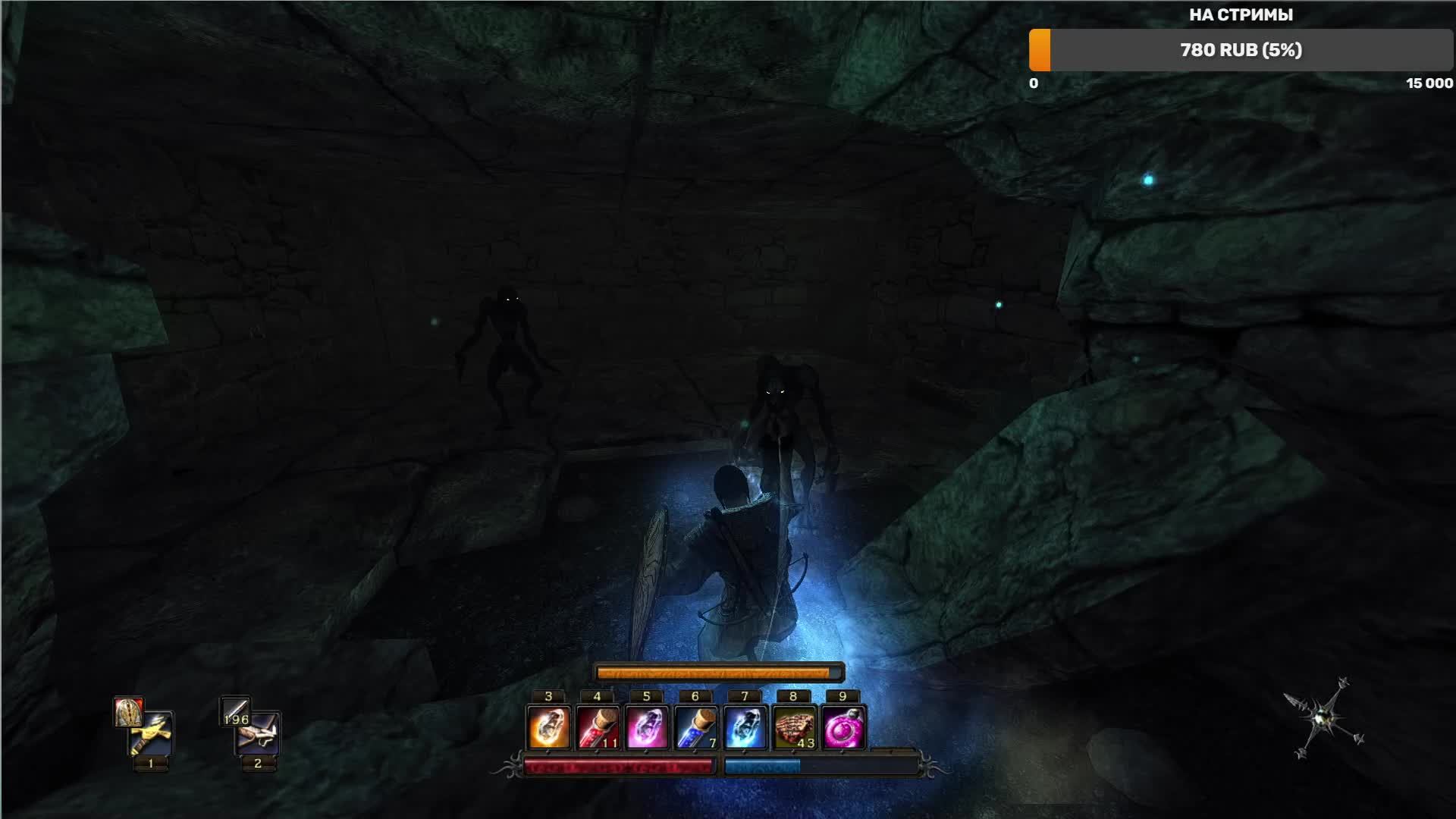Use the magenta round flask in slot 9
Image resolution: width=1456 pixels, height=819 pixels.
[843, 727]
